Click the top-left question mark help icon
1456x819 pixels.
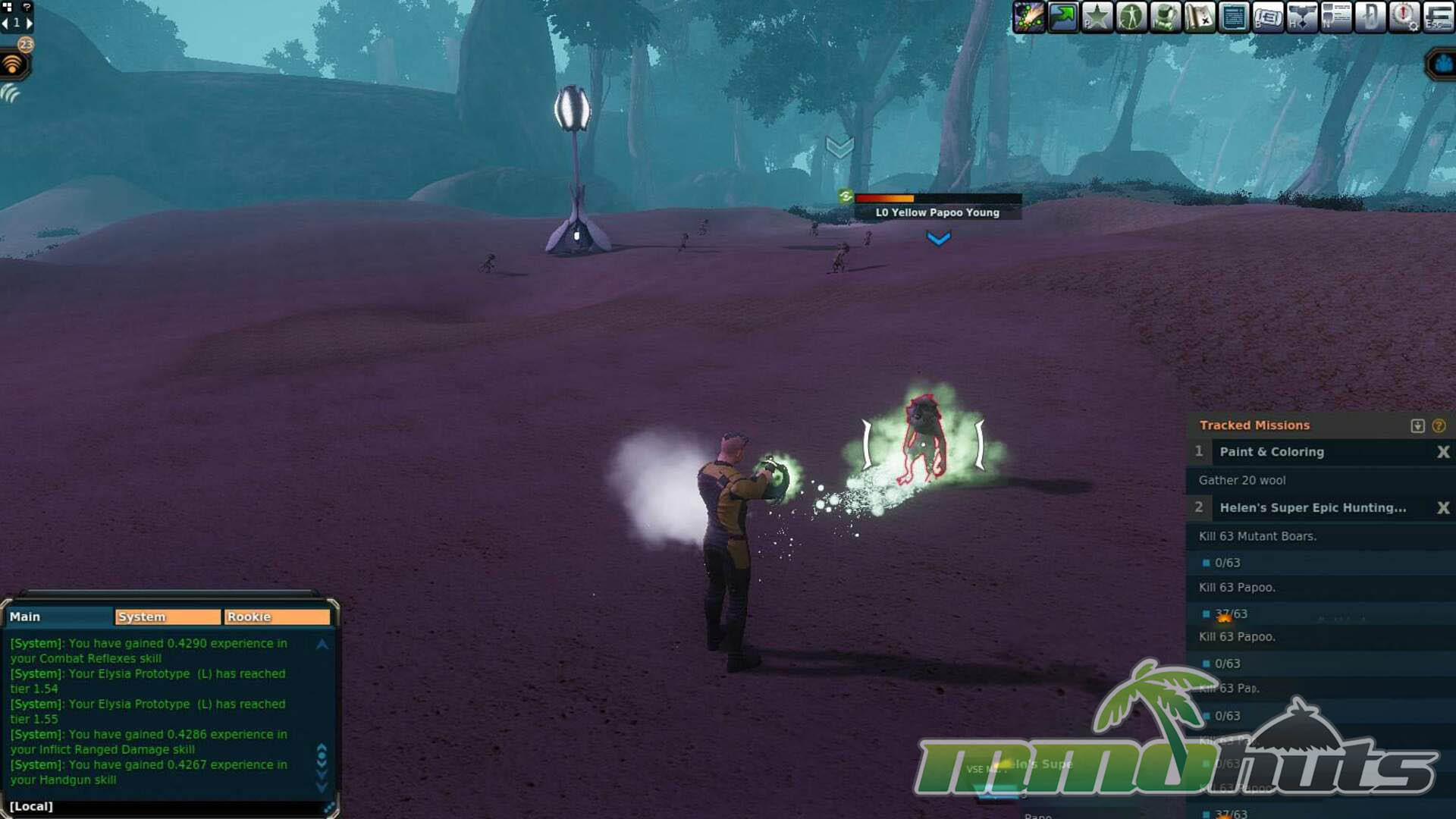tap(27, 7)
